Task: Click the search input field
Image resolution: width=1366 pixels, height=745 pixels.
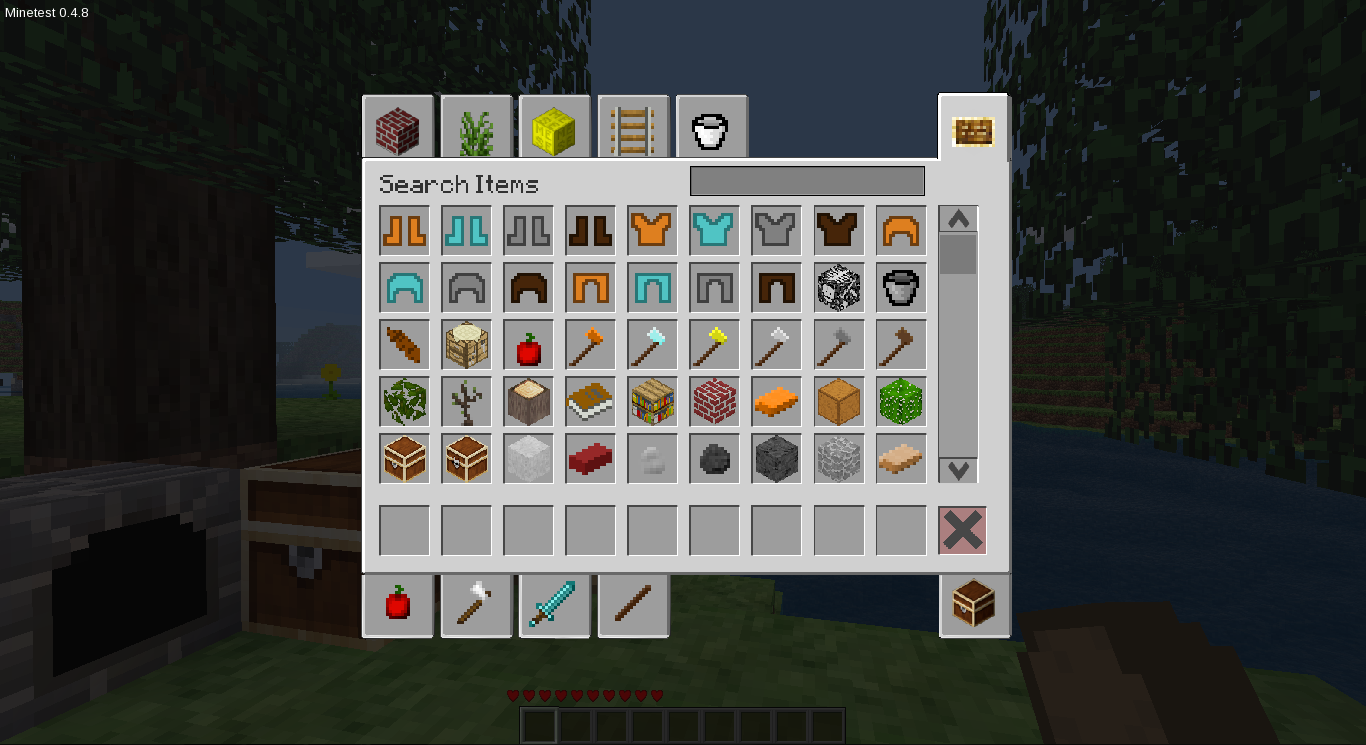Action: coord(806,181)
